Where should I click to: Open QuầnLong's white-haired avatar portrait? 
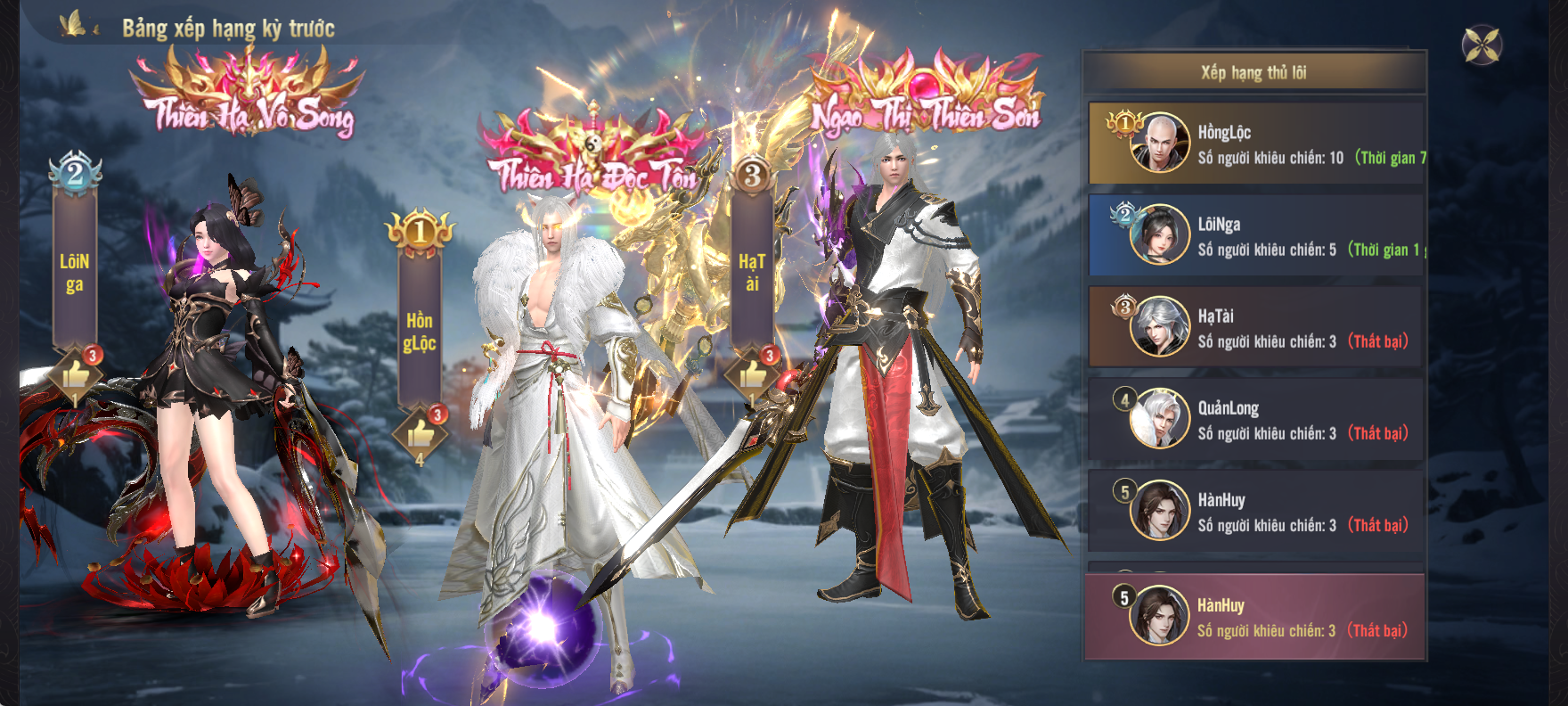point(1159,418)
